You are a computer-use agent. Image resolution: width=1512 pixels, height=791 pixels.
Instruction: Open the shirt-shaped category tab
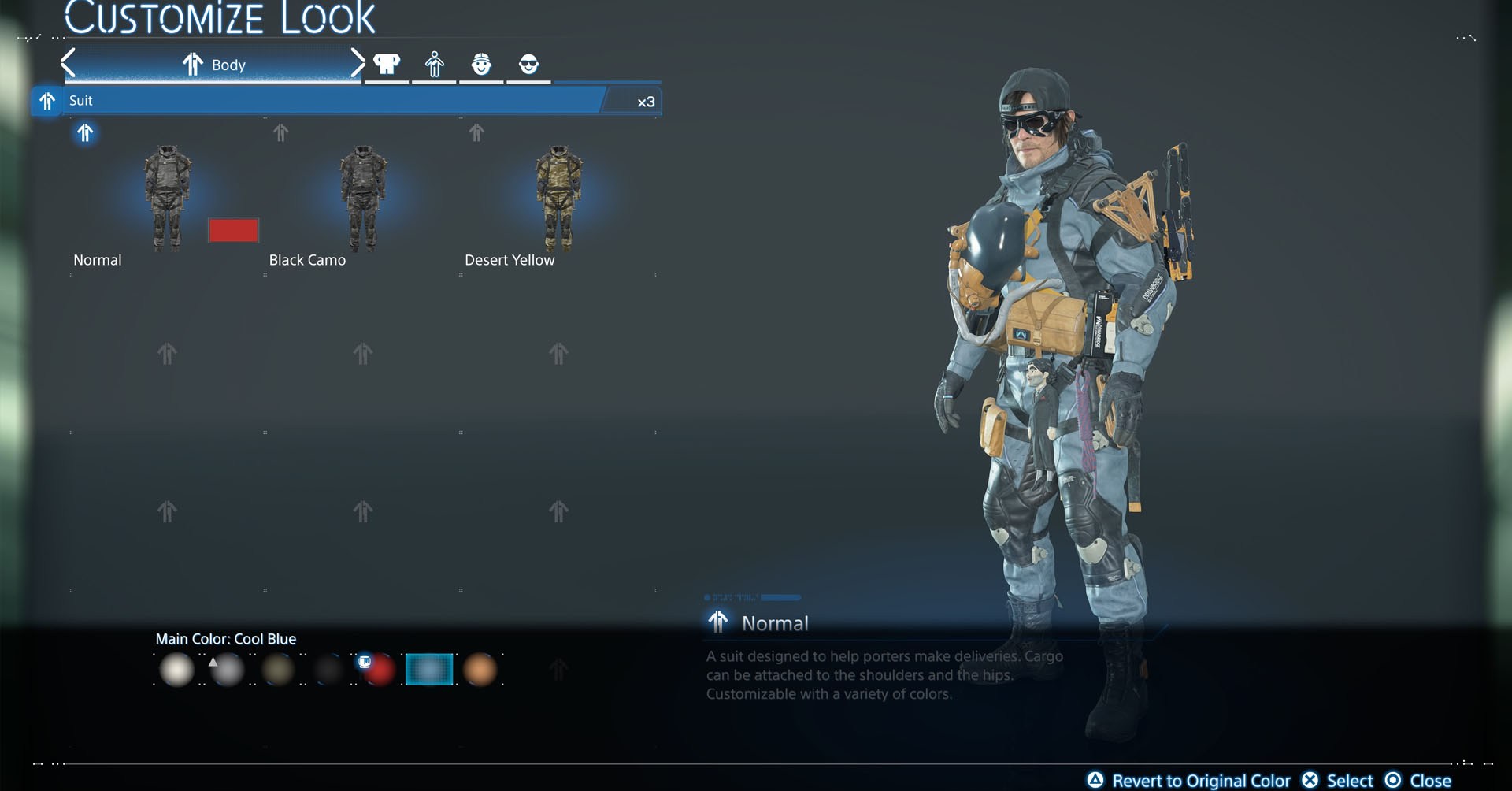[387, 64]
